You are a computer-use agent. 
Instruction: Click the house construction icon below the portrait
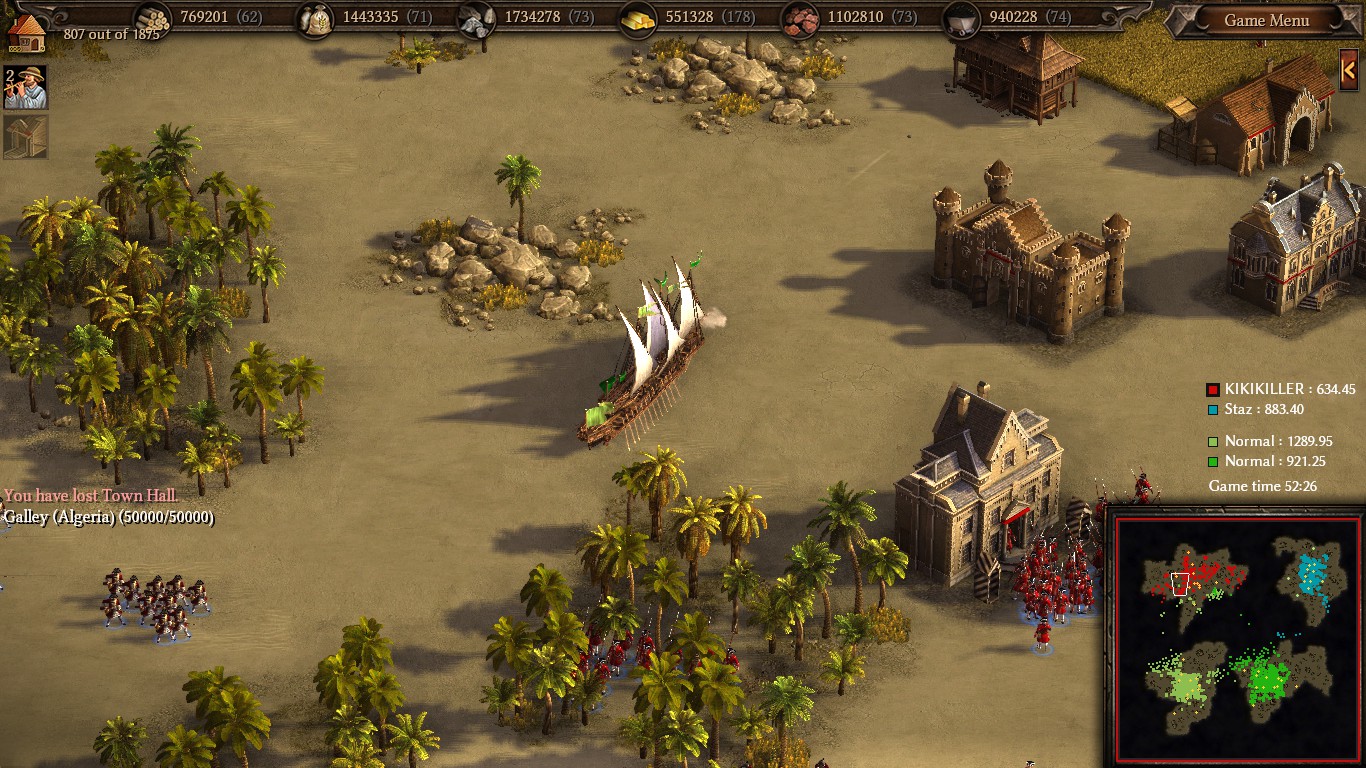pos(23,134)
